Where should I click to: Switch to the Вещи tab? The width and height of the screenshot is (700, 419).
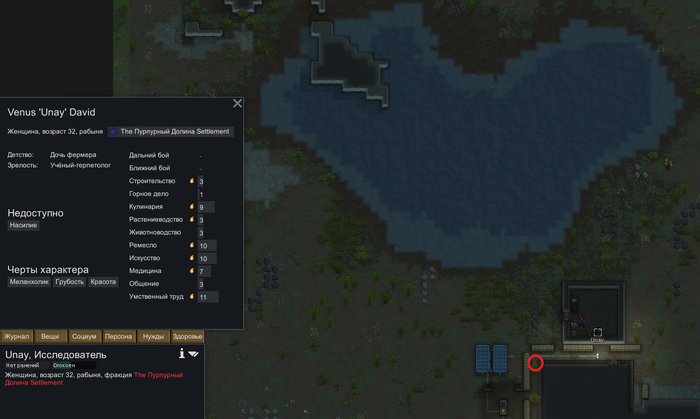click(51, 337)
